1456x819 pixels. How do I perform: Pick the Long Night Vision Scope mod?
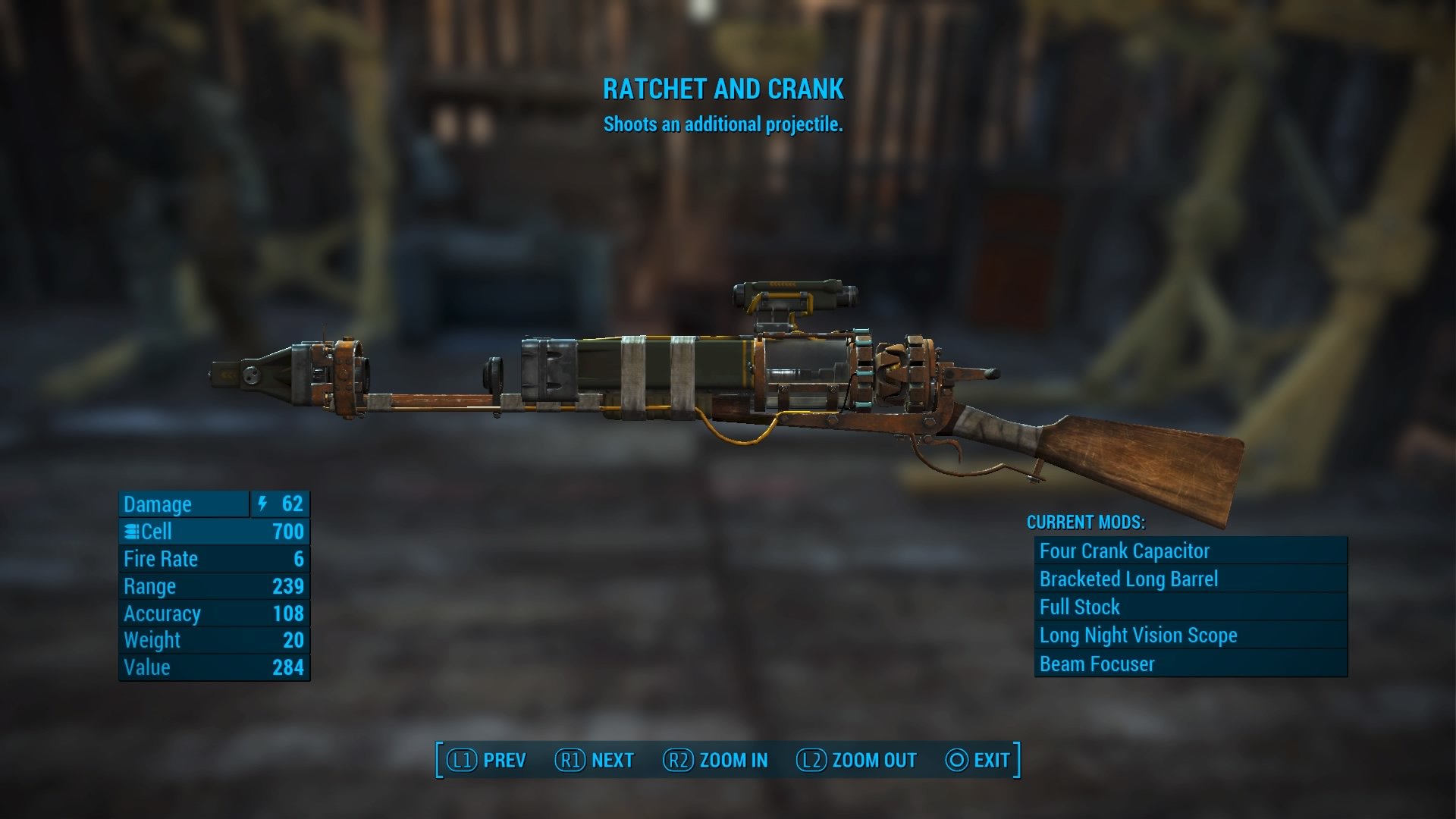coord(1190,635)
